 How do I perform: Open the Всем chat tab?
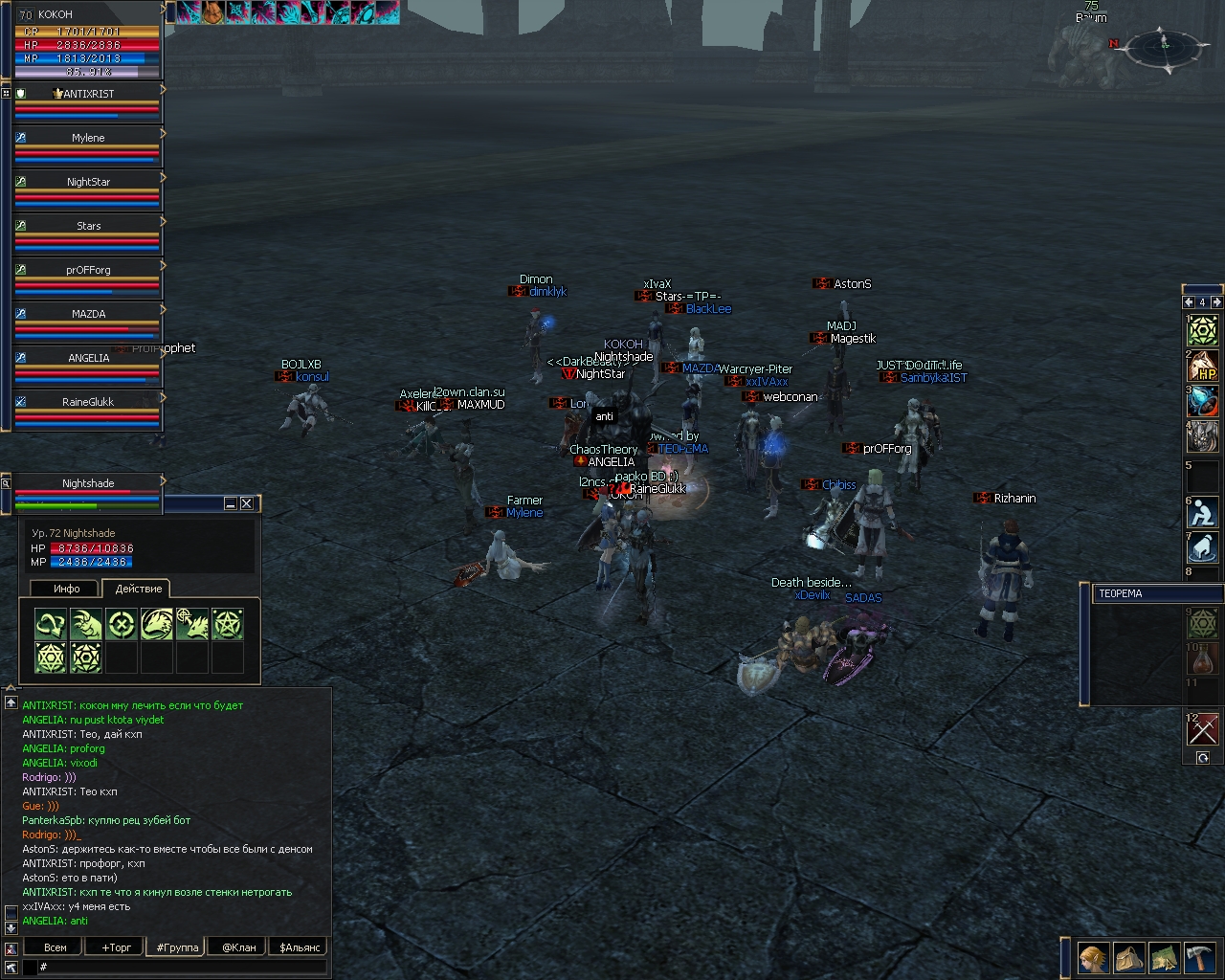click(x=56, y=947)
